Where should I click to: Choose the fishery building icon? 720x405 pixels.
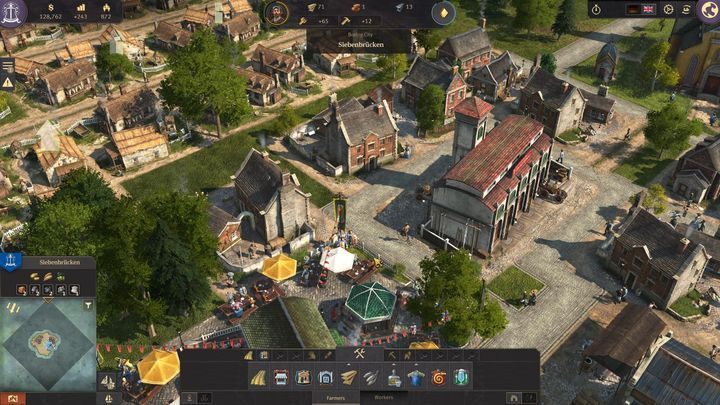(371, 377)
